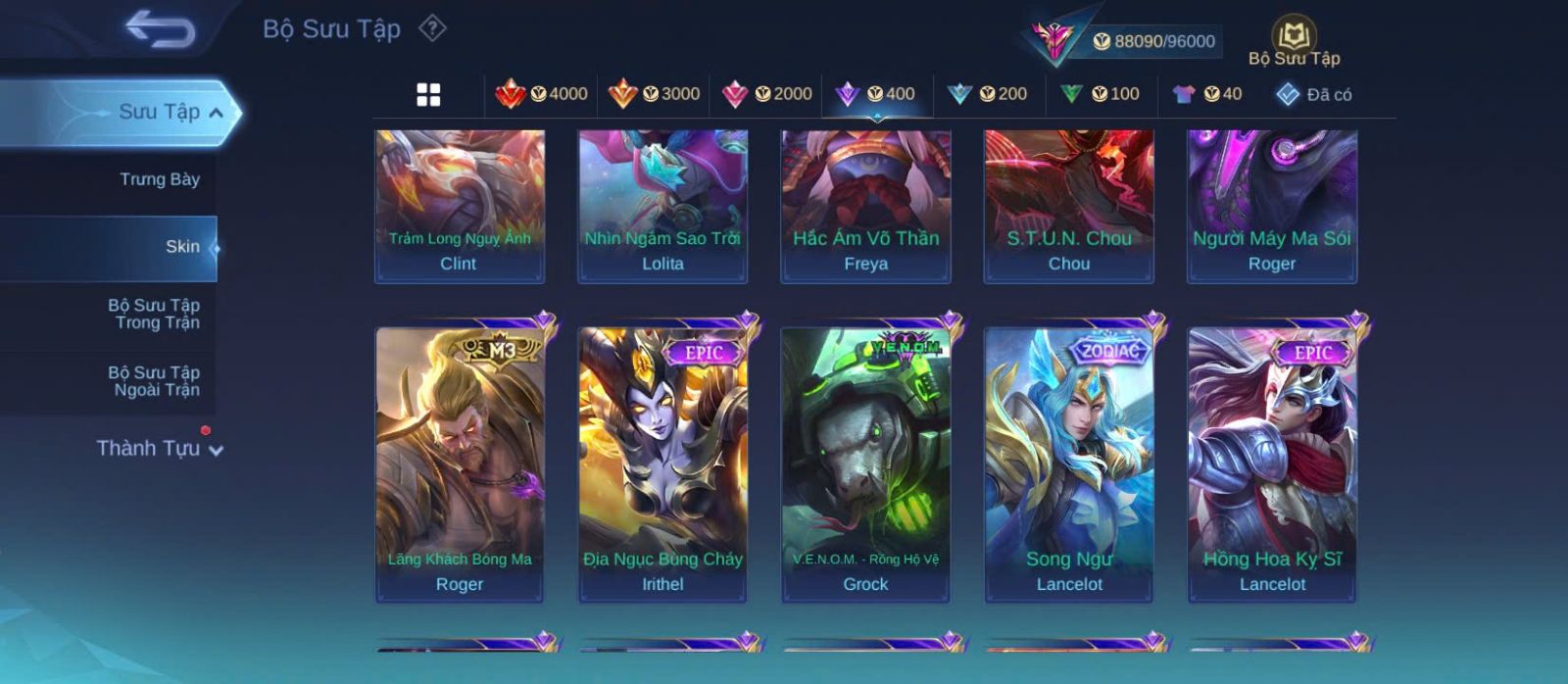This screenshot has width=1568, height=684.
Task: Show the 100 points skin tier
Action: point(1100,94)
